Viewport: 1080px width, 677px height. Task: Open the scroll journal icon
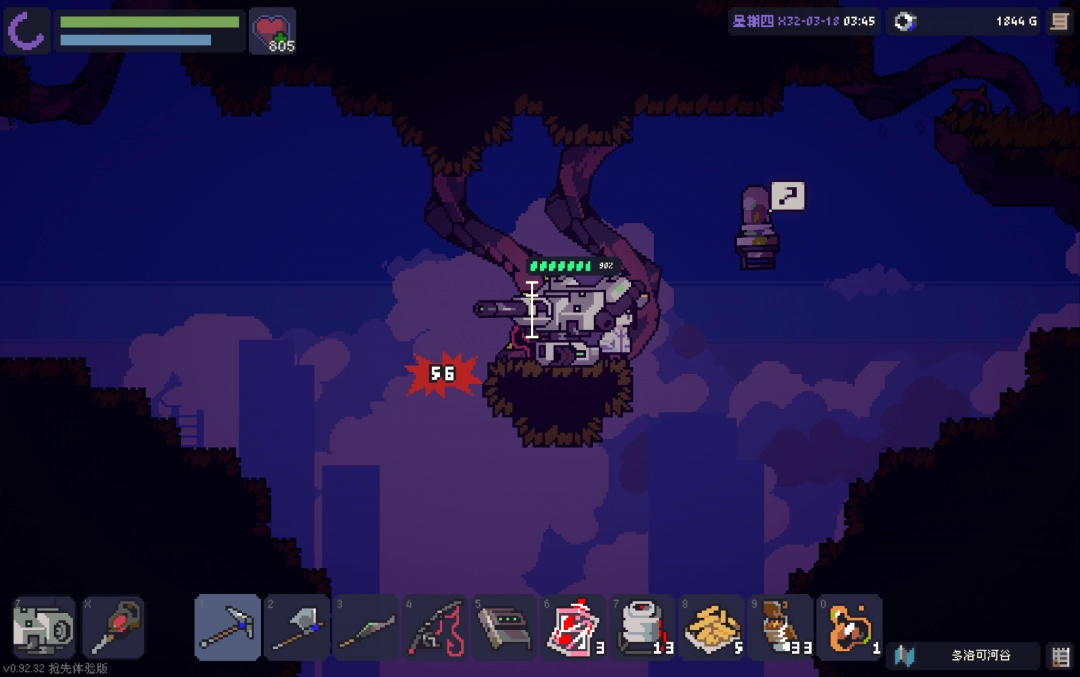coord(1060,21)
